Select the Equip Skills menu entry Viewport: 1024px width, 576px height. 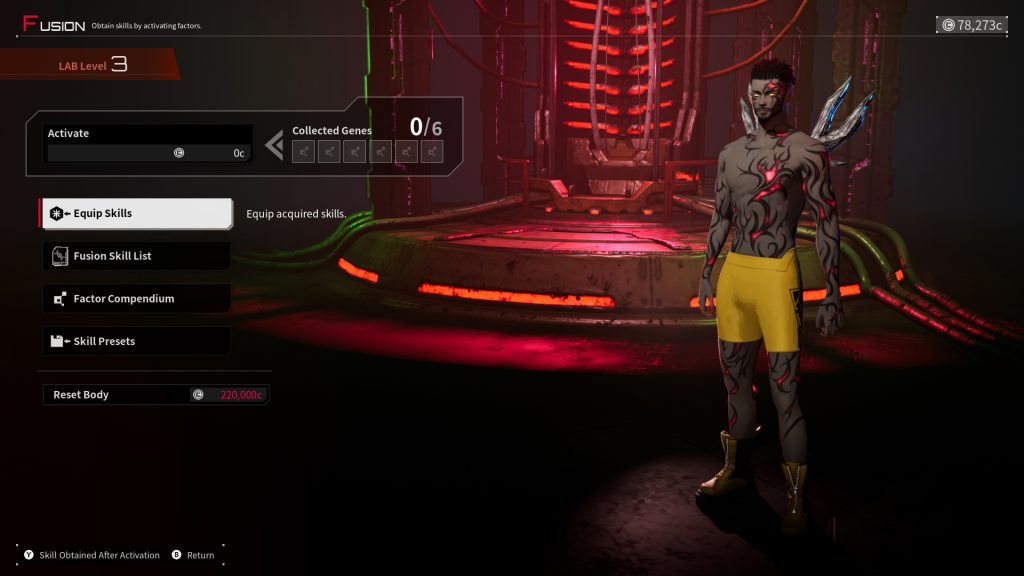(136, 213)
